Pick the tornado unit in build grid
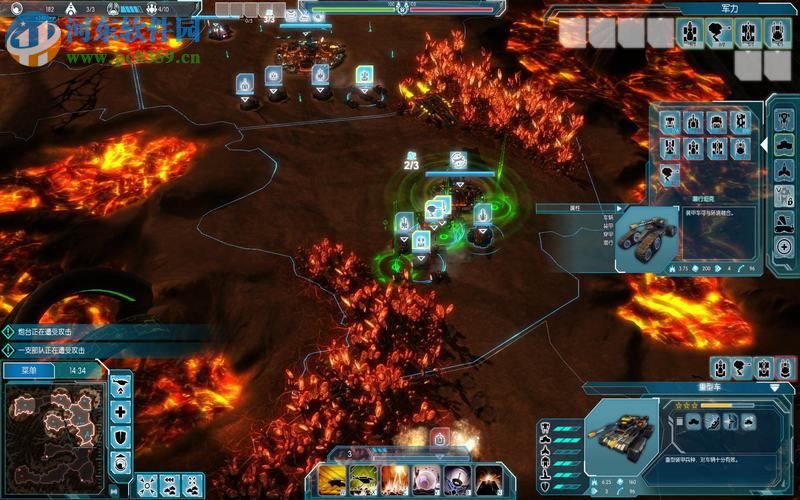 coord(670,172)
